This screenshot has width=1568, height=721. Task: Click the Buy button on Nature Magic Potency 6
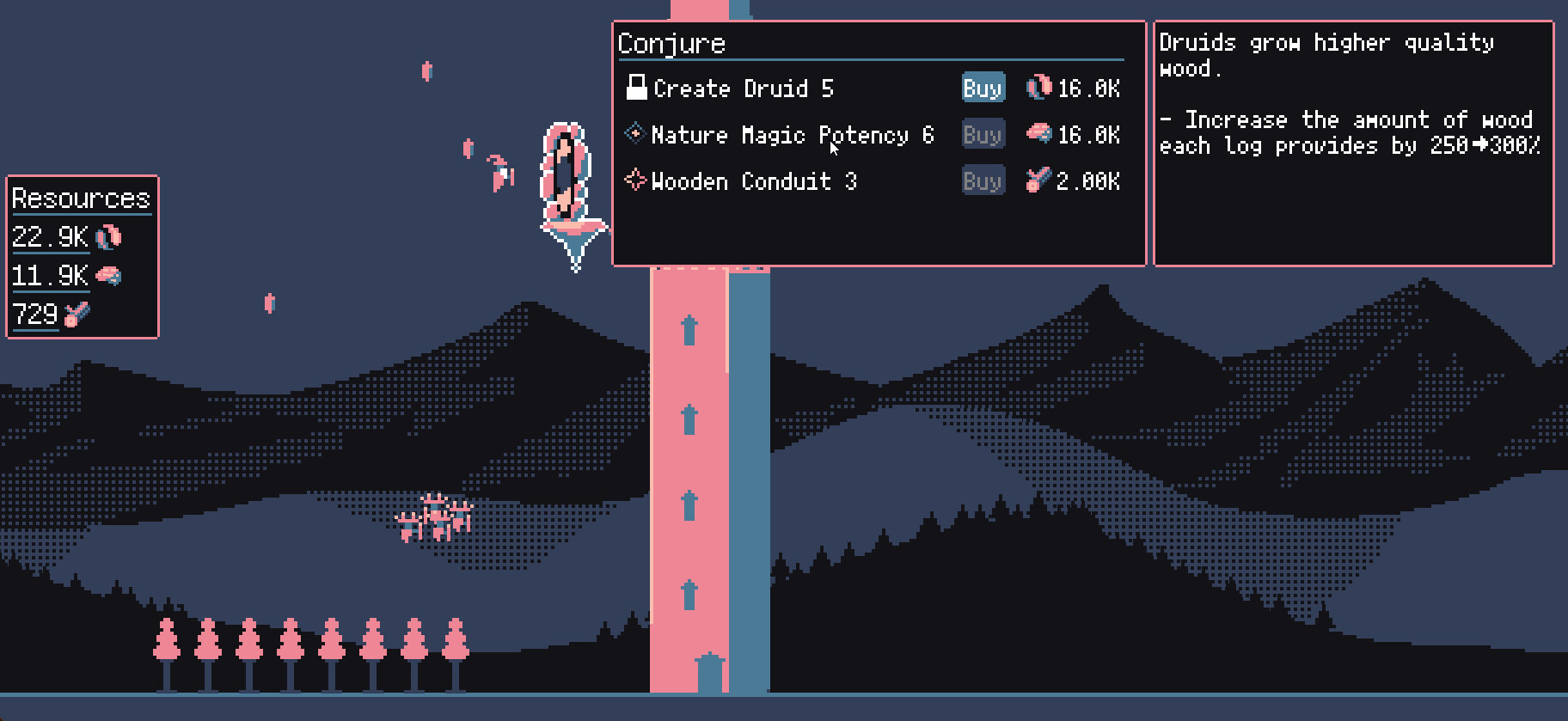coord(983,134)
